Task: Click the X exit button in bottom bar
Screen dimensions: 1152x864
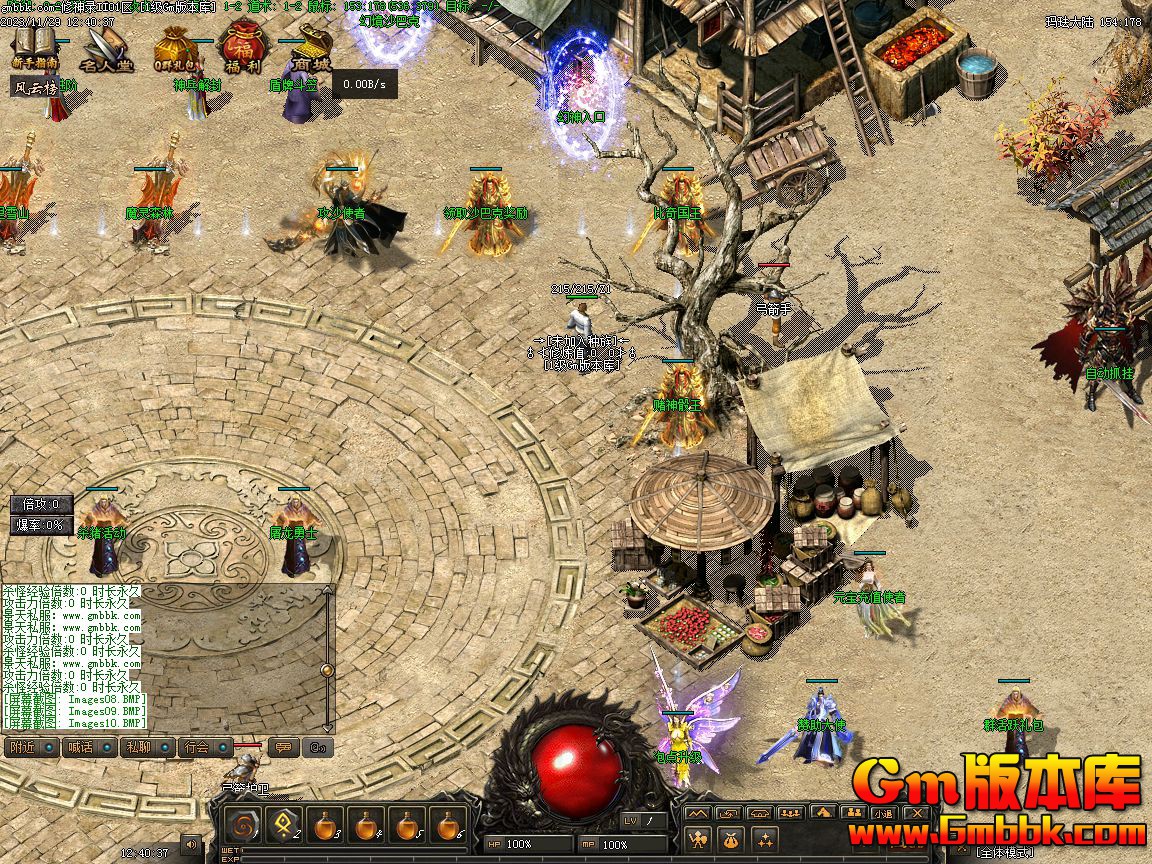Action: click(915, 812)
